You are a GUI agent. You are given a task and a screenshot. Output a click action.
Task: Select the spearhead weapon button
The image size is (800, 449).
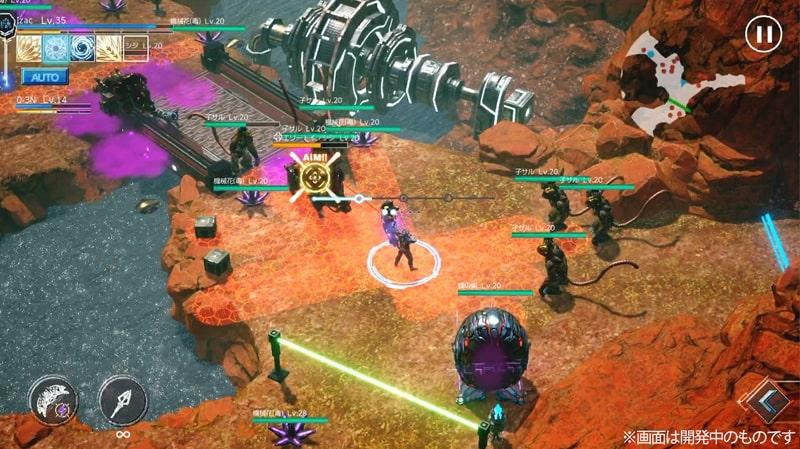(x=123, y=400)
